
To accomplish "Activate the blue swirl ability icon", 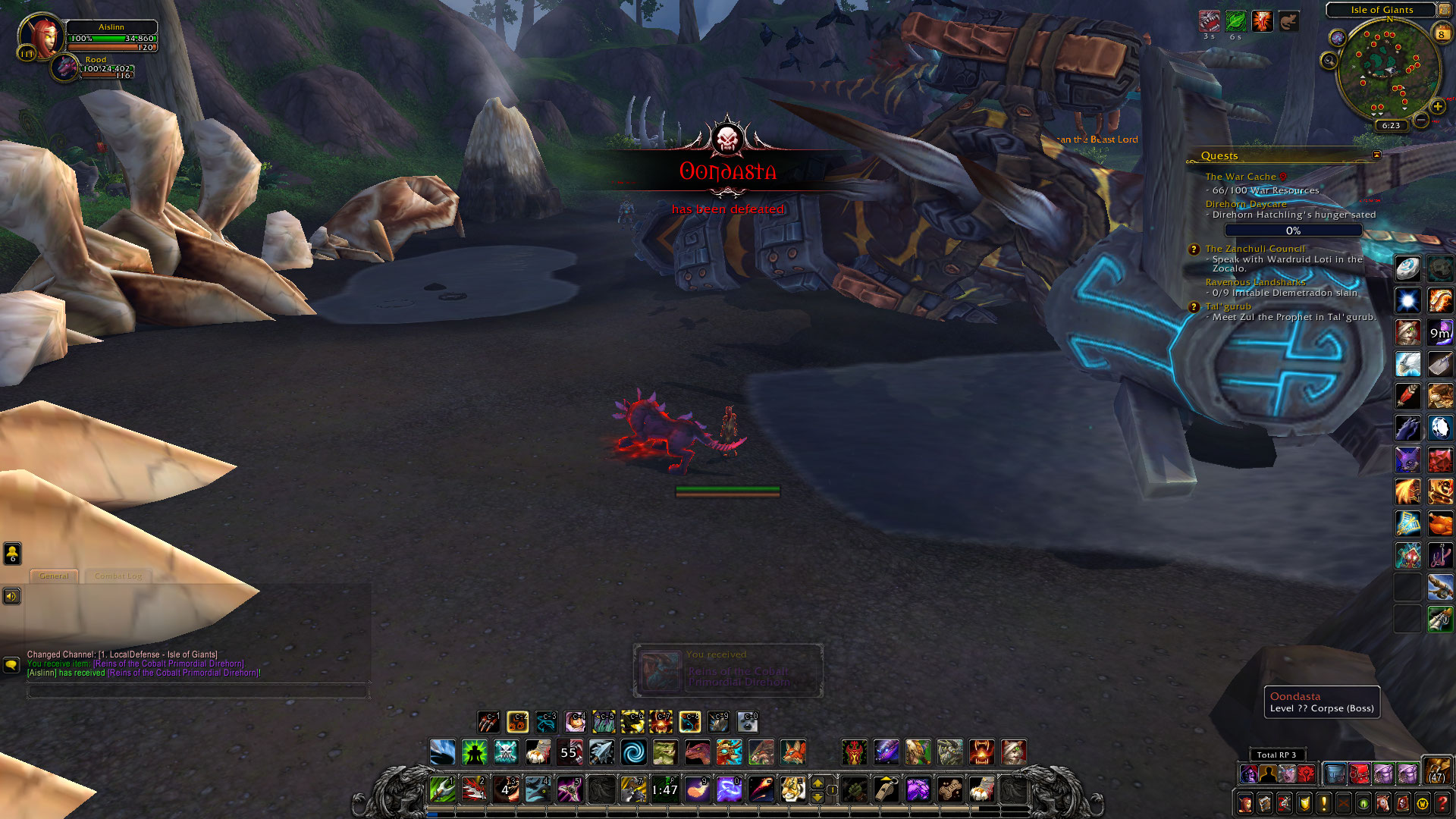I will tap(633, 752).
